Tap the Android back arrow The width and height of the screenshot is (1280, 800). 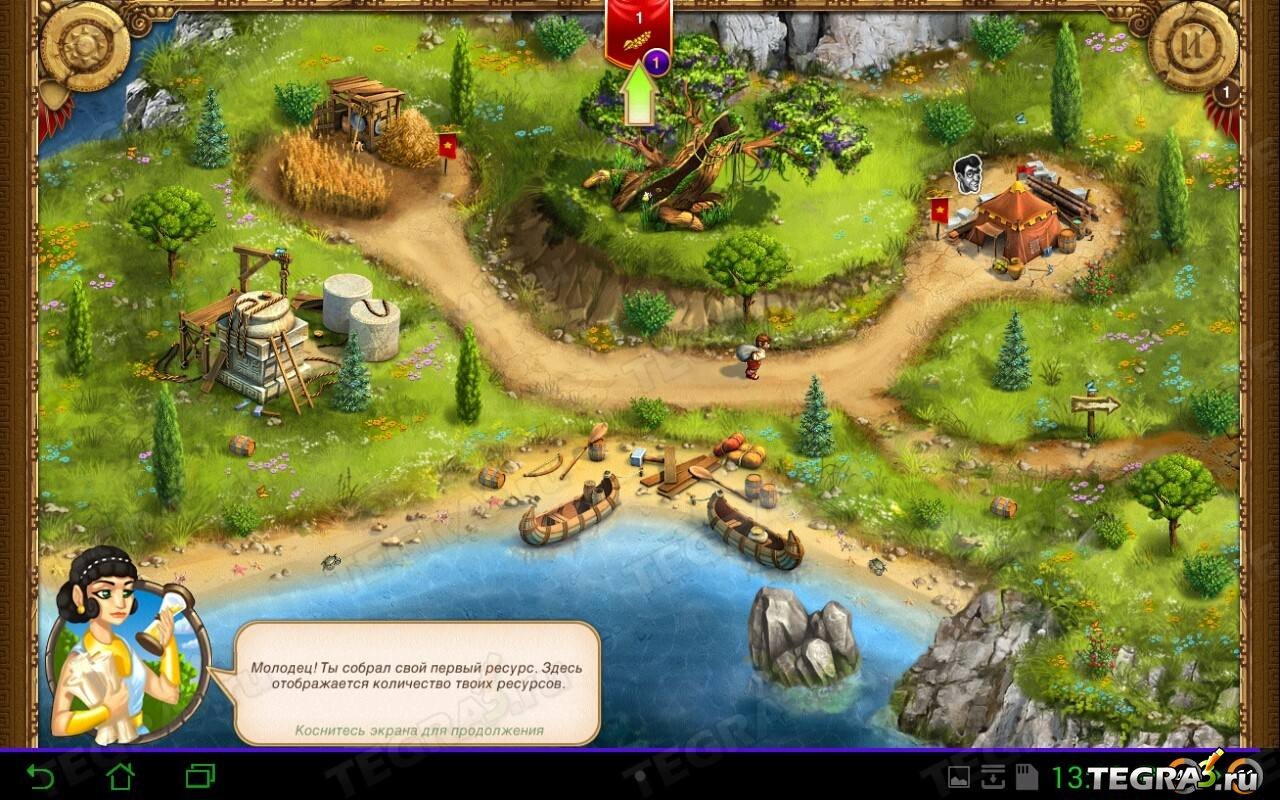coord(40,775)
